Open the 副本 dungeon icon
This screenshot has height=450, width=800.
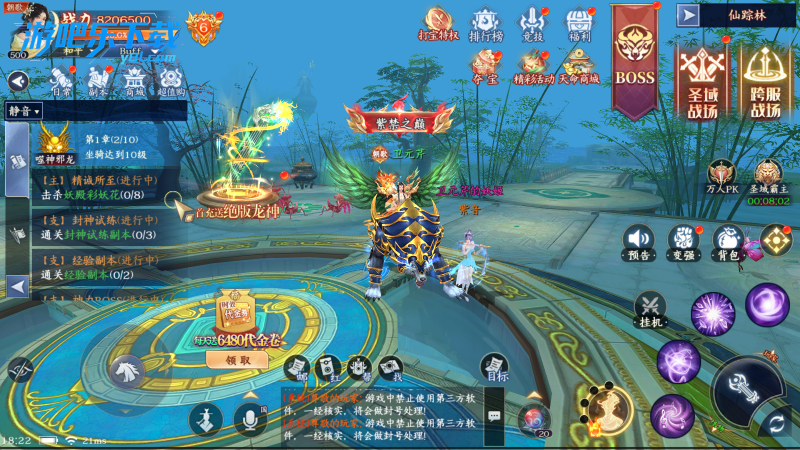97,78
